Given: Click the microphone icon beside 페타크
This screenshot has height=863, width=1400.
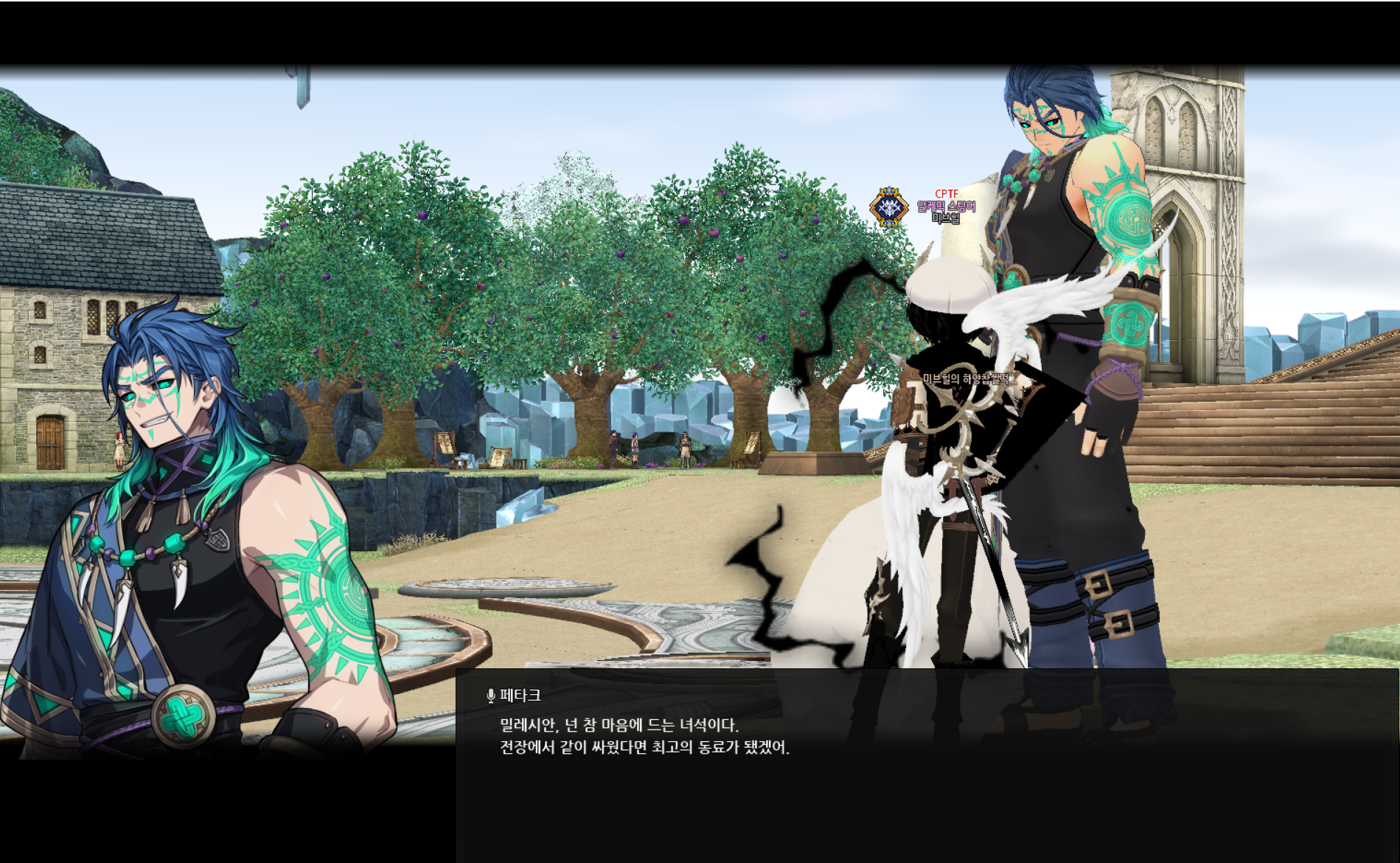Looking at the screenshot, I should pyautogui.click(x=491, y=696).
